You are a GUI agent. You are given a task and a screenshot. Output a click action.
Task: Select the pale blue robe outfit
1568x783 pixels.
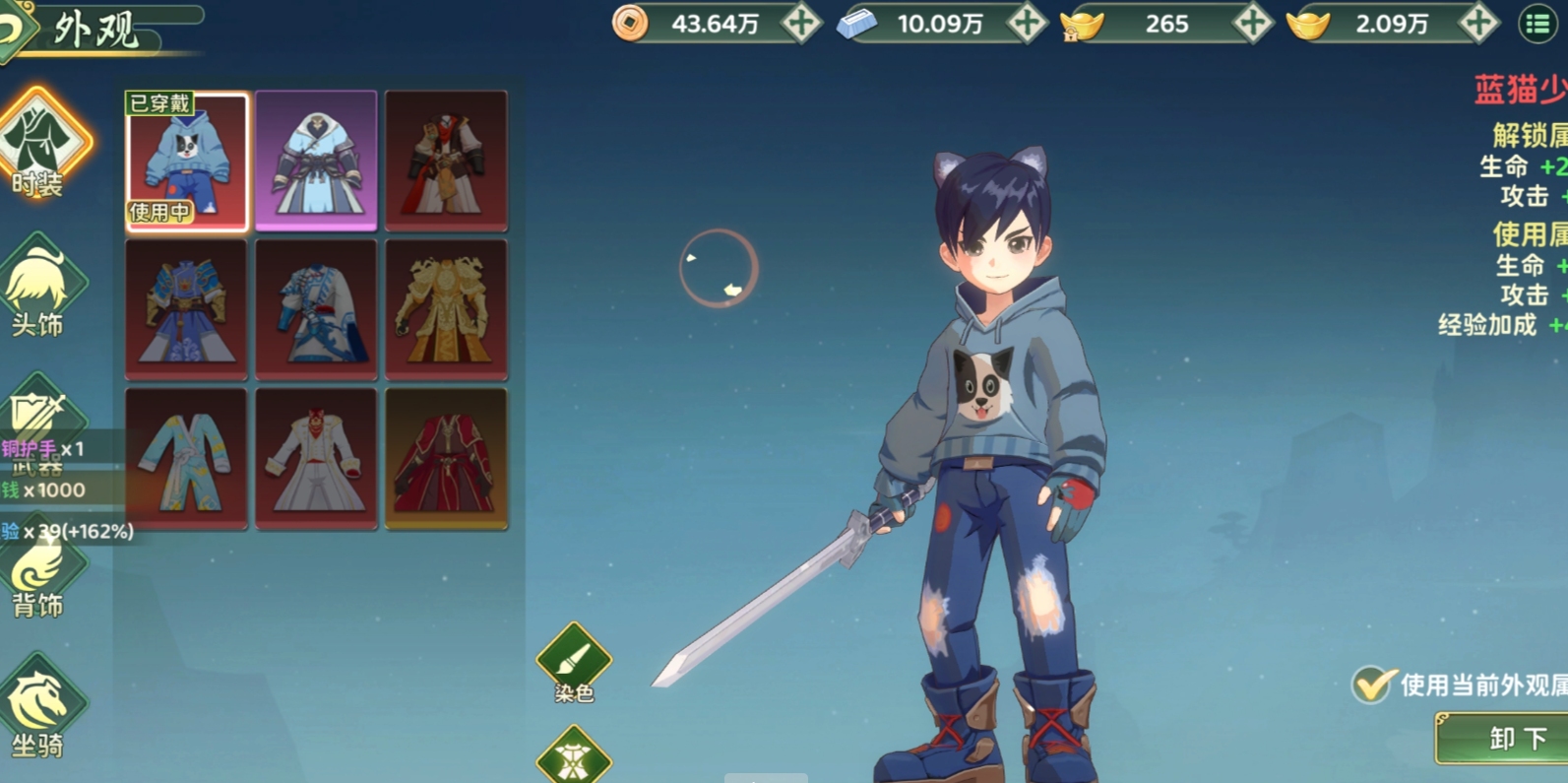tap(187, 459)
